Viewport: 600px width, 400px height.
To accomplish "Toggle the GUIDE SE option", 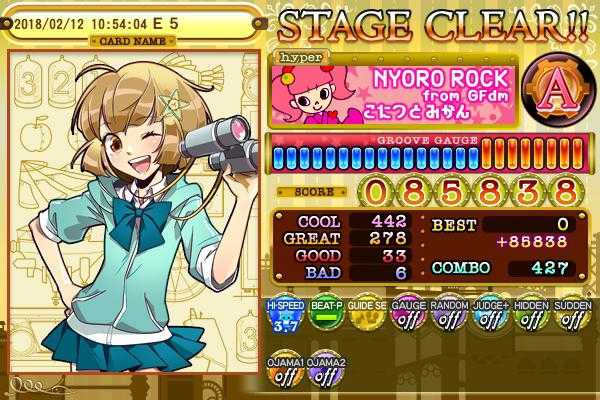I will [364, 318].
